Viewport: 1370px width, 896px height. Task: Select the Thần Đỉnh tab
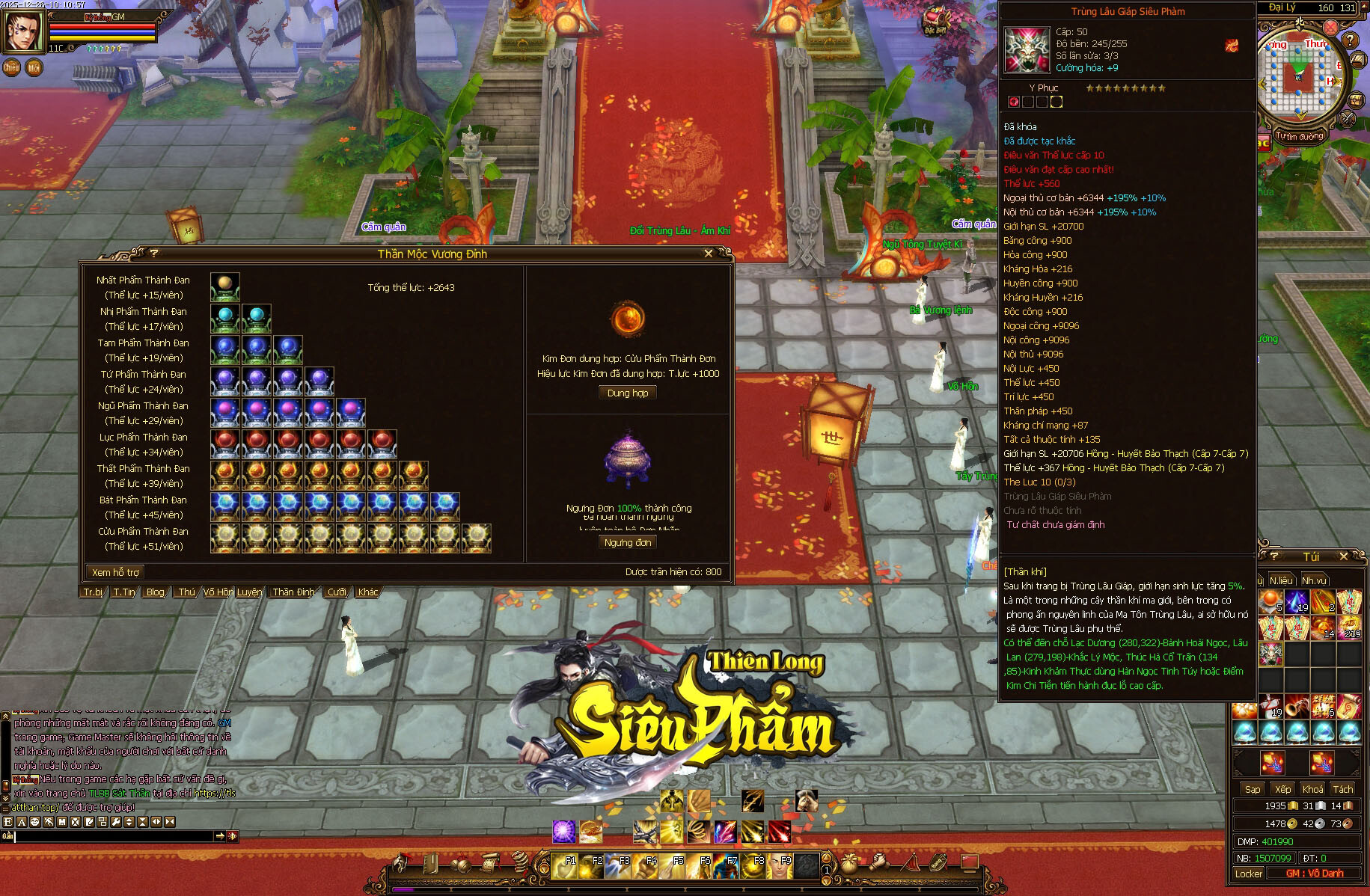(293, 592)
